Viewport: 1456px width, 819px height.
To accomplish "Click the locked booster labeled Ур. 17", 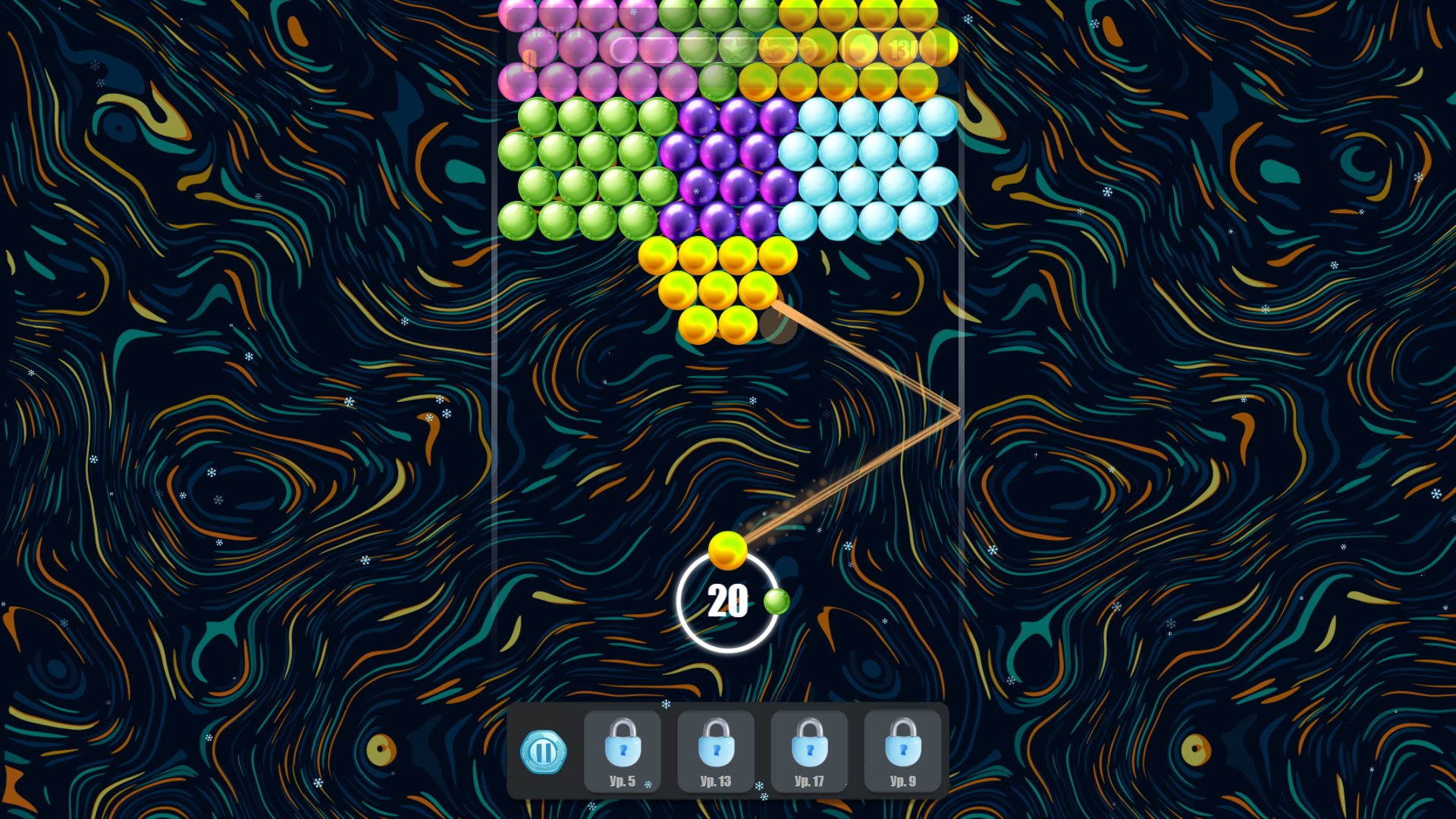I will click(x=809, y=752).
